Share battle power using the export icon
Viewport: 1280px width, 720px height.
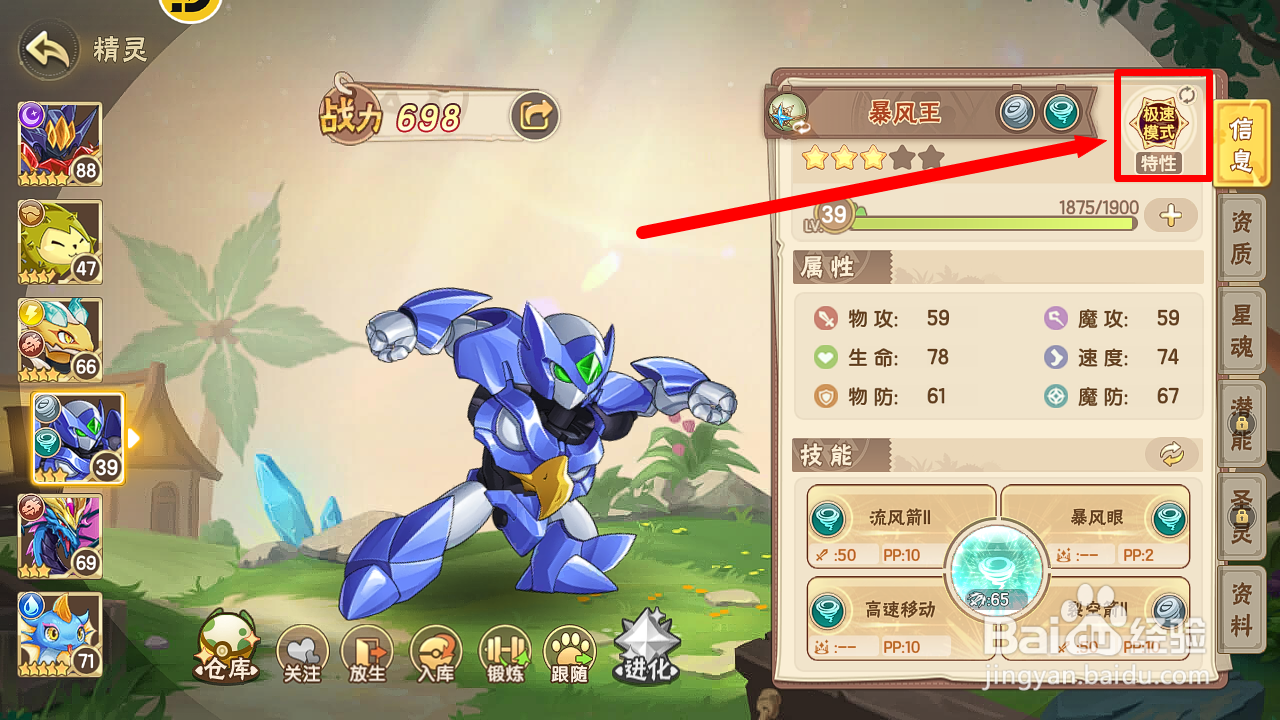pyautogui.click(x=533, y=115)
